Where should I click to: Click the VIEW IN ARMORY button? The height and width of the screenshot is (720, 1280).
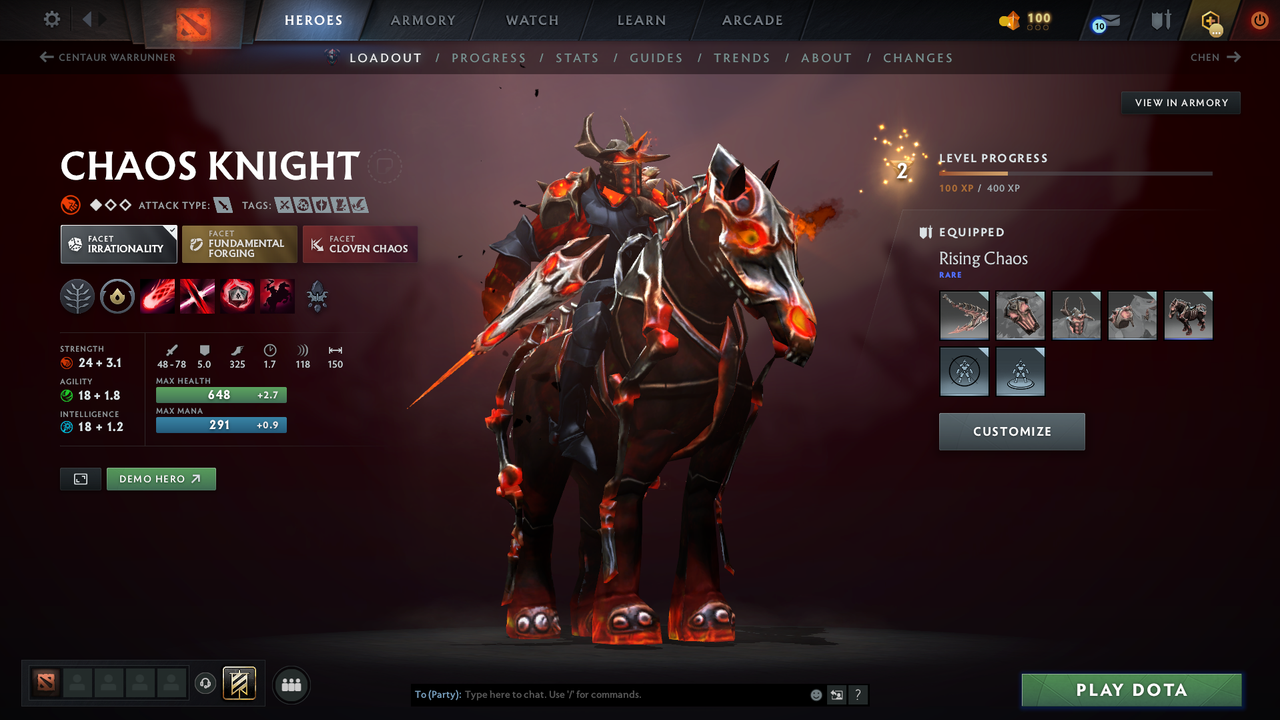pos(1180,102)
